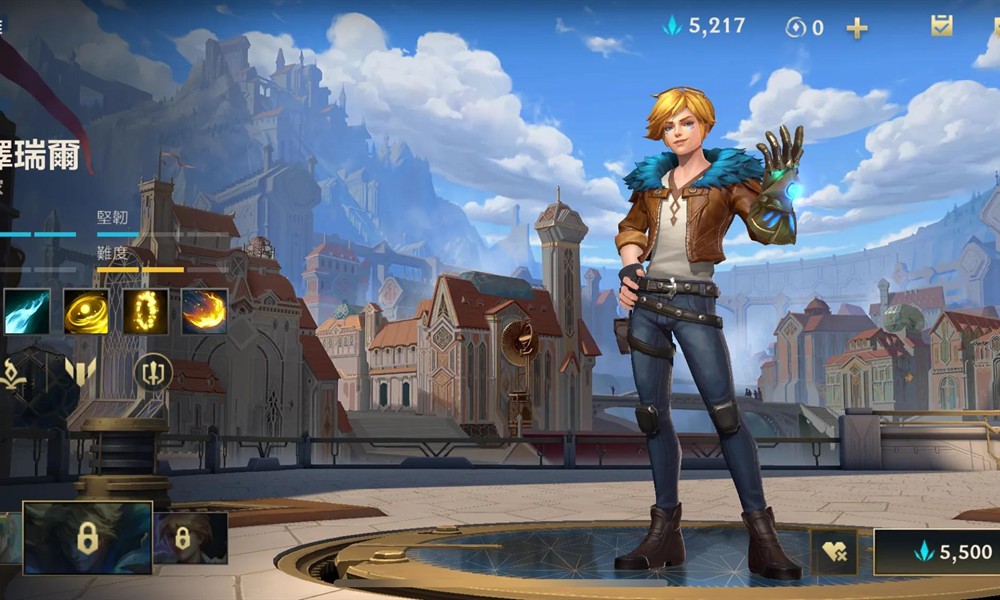Choose the small locked skin thumbnail
This screenshot has height=600, width=1000.
coord(190,538)
